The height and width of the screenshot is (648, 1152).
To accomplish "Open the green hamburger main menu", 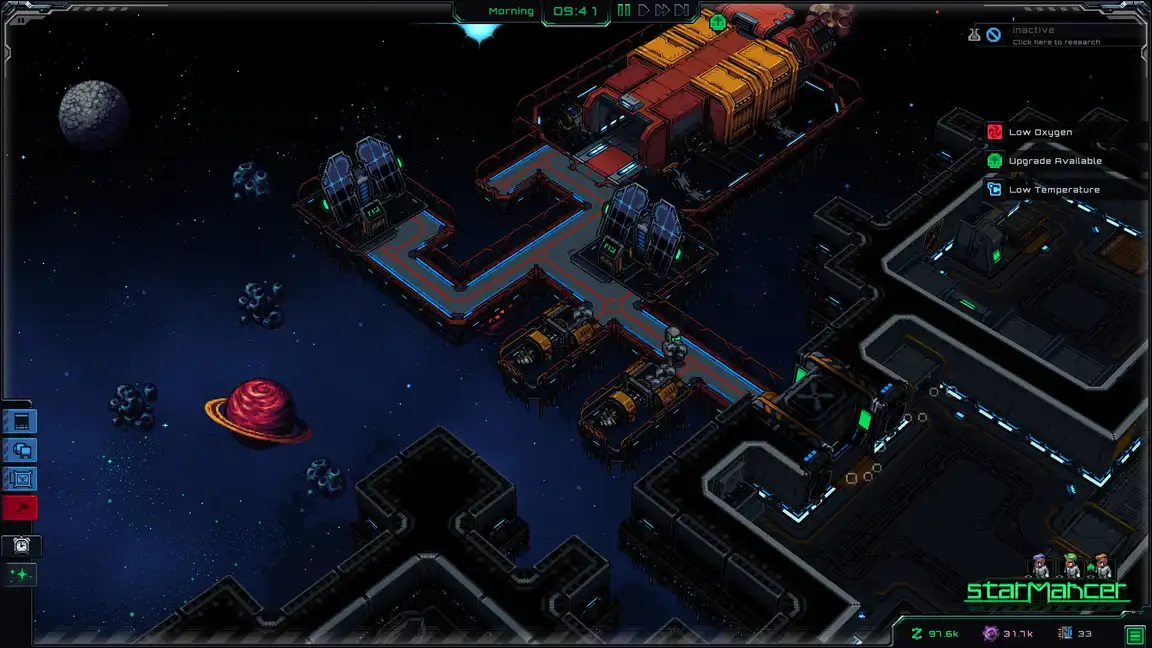I will click(x=1135, y=634).
